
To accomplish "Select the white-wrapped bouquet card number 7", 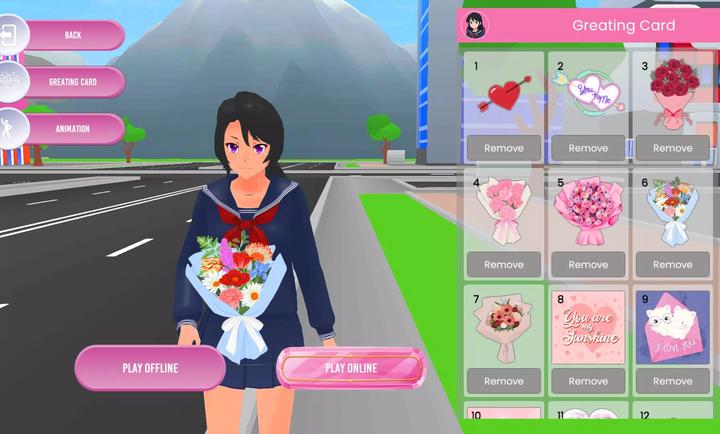I will coord(503,329).
